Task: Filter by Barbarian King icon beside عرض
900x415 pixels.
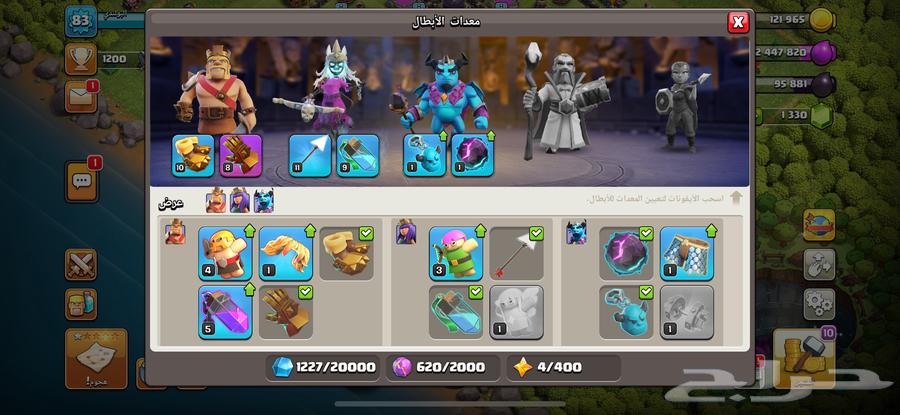Action: [215, 201]
